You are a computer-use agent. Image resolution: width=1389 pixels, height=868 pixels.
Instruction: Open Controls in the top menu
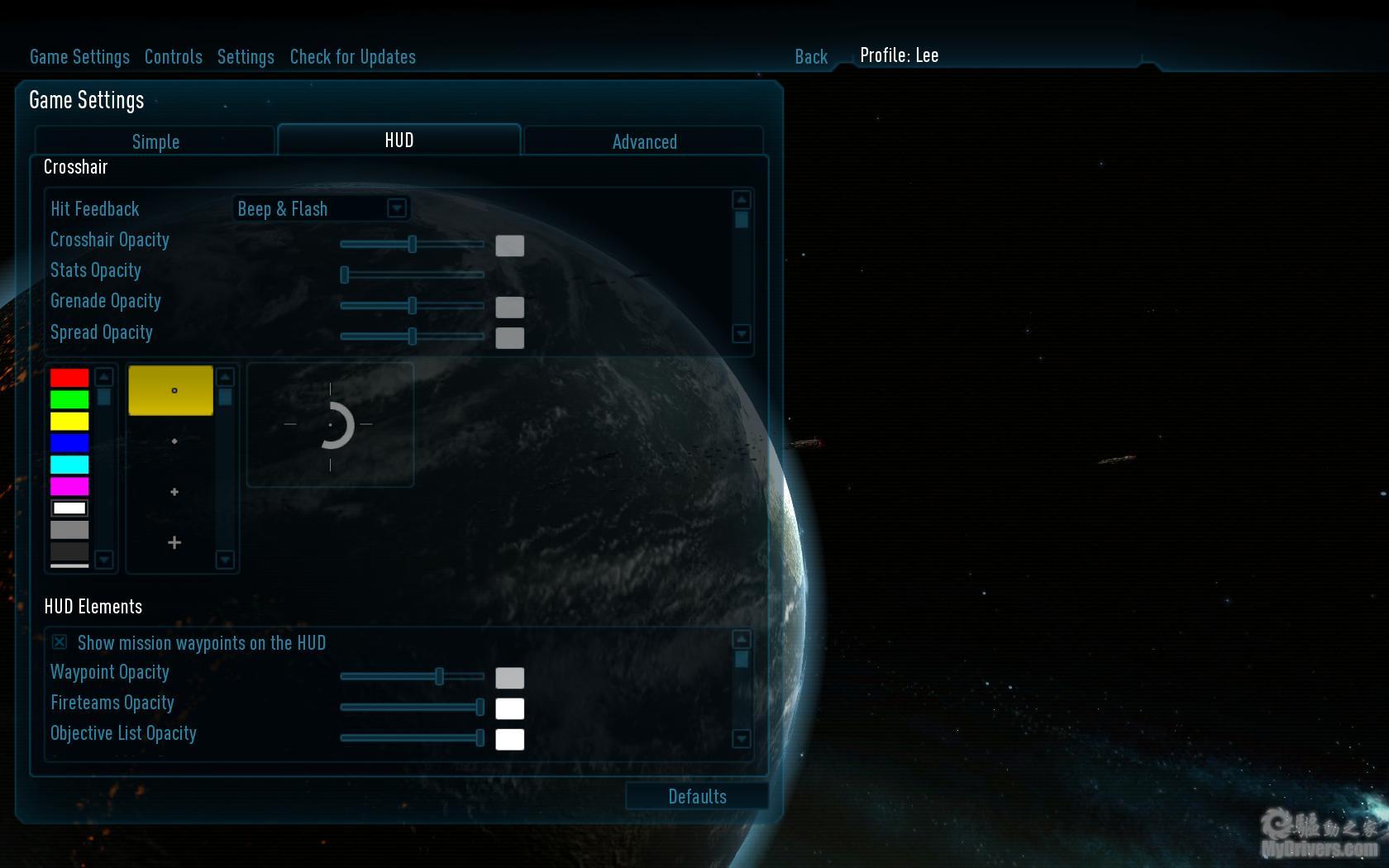173,57
